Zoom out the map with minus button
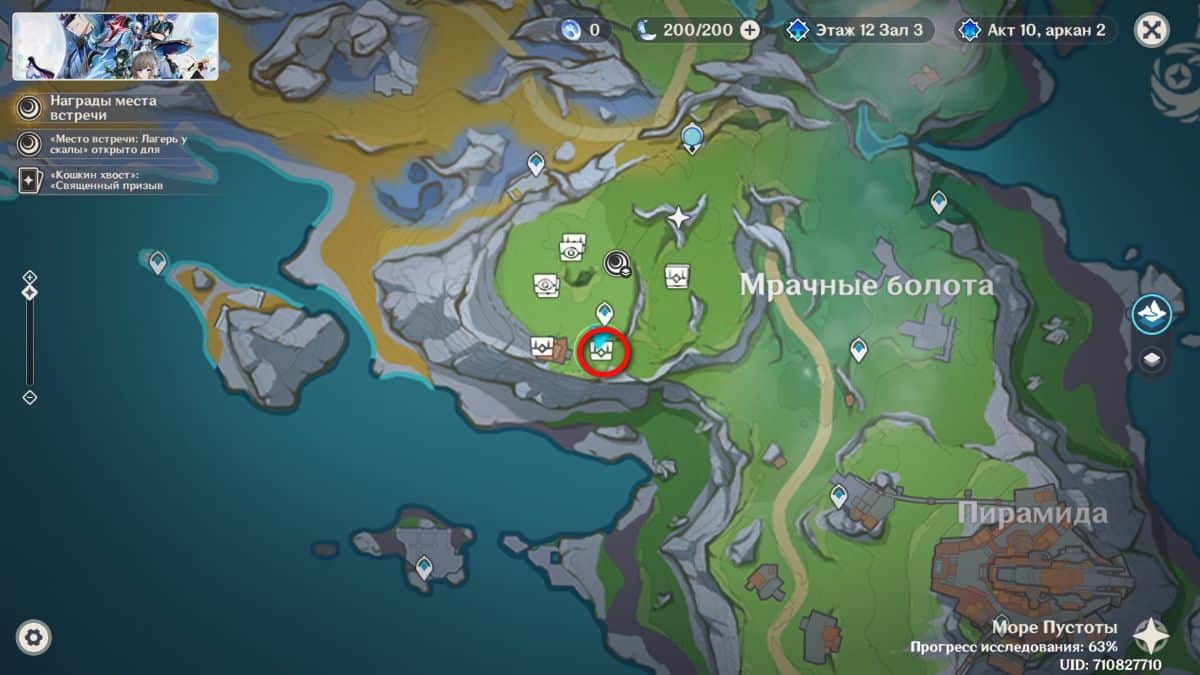This screenshot has height=675, width=1200. (x=30, y=397)
